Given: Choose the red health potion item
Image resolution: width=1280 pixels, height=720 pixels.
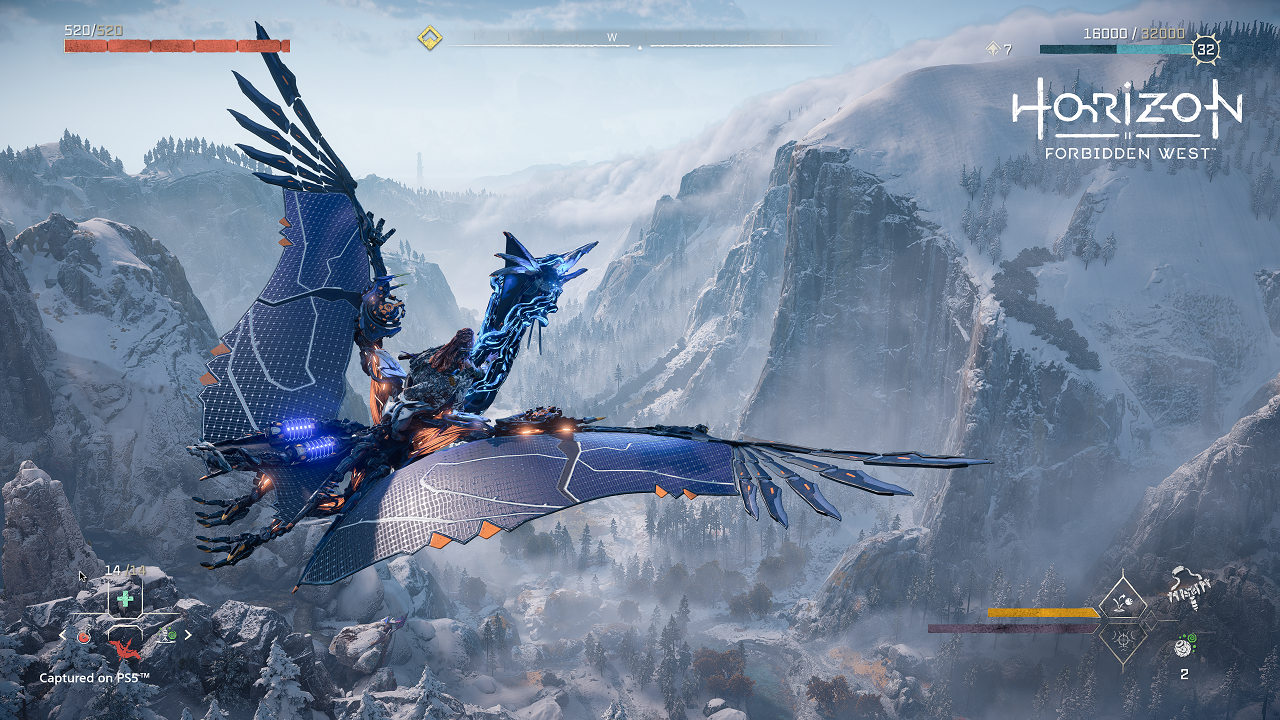Looking at the screenshot, I should tap(85, 635).
